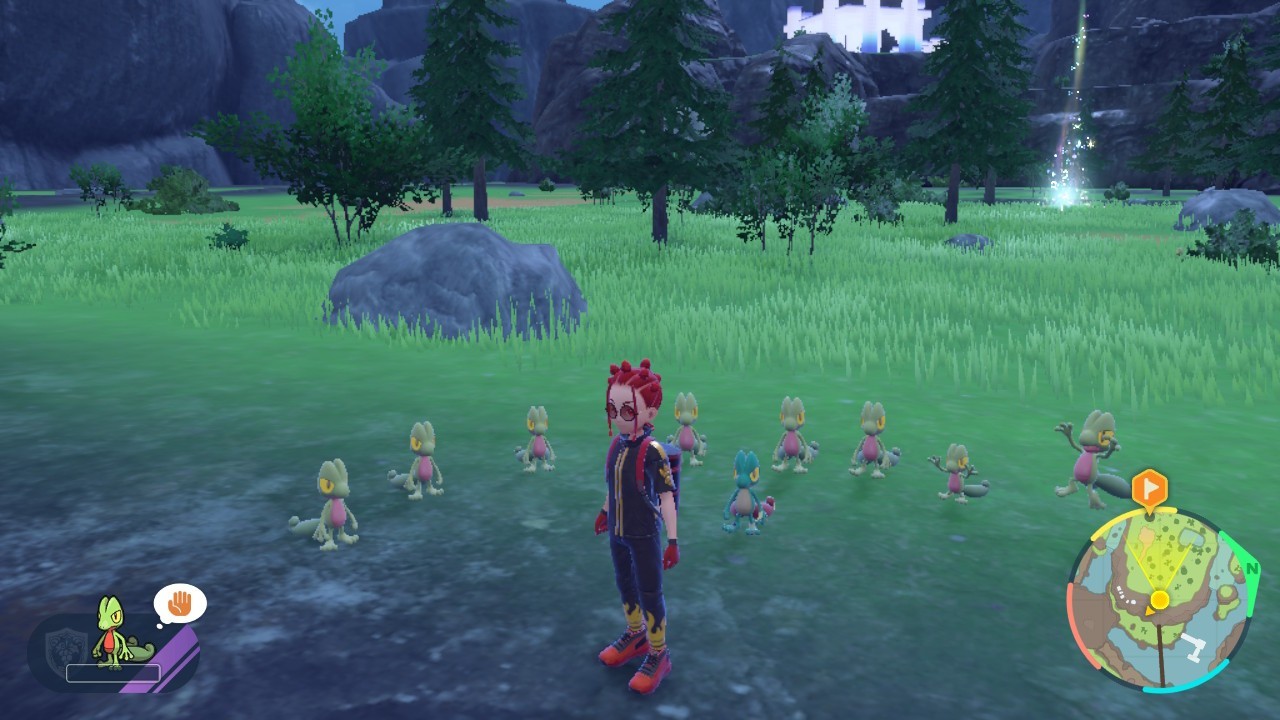Click the orange flag destination marker
The width and height of the screenshot is (1280, 720).
1150,487
